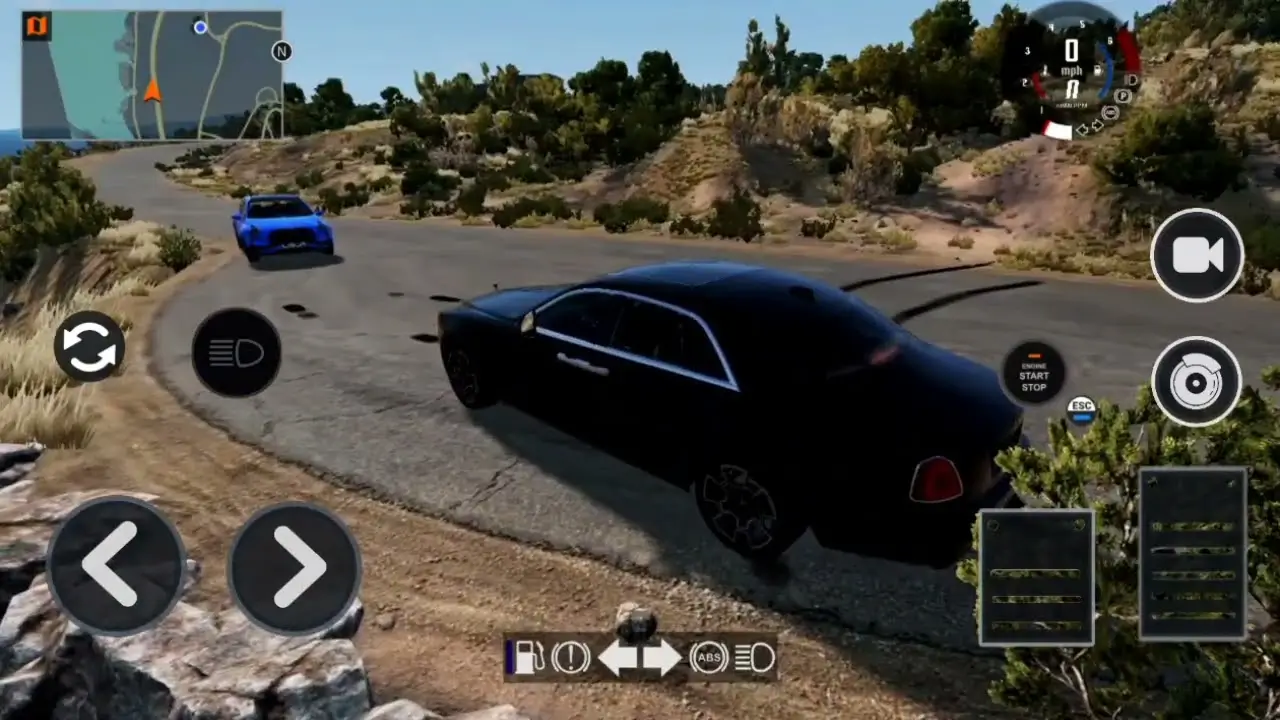The width and height of the screenshot is (1280, 720).
Task: Tap the brake pedal panel near the bushes
Action: pyautogui.click(x=1037, y=577)
